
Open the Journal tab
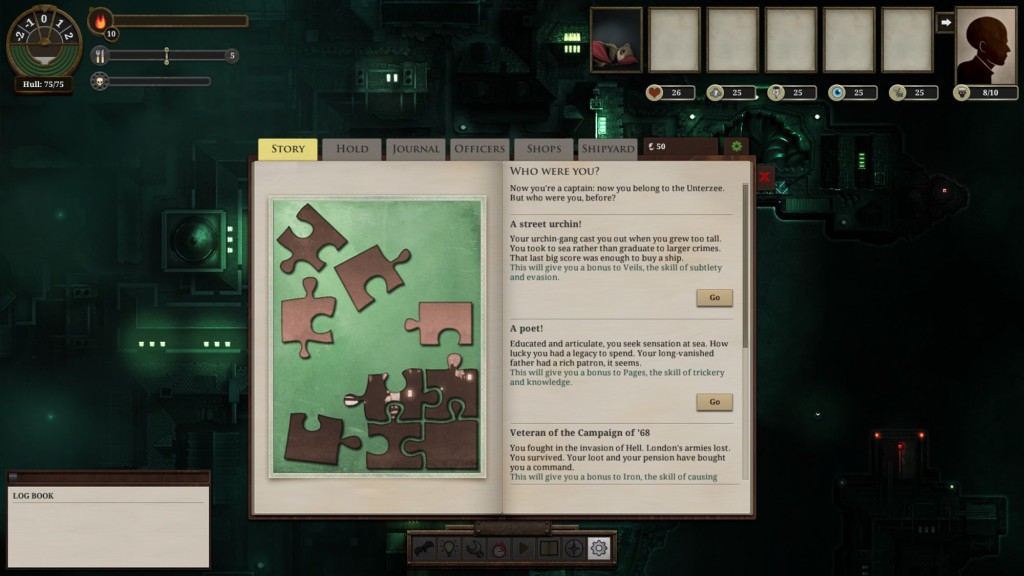[x=416, y=149]
